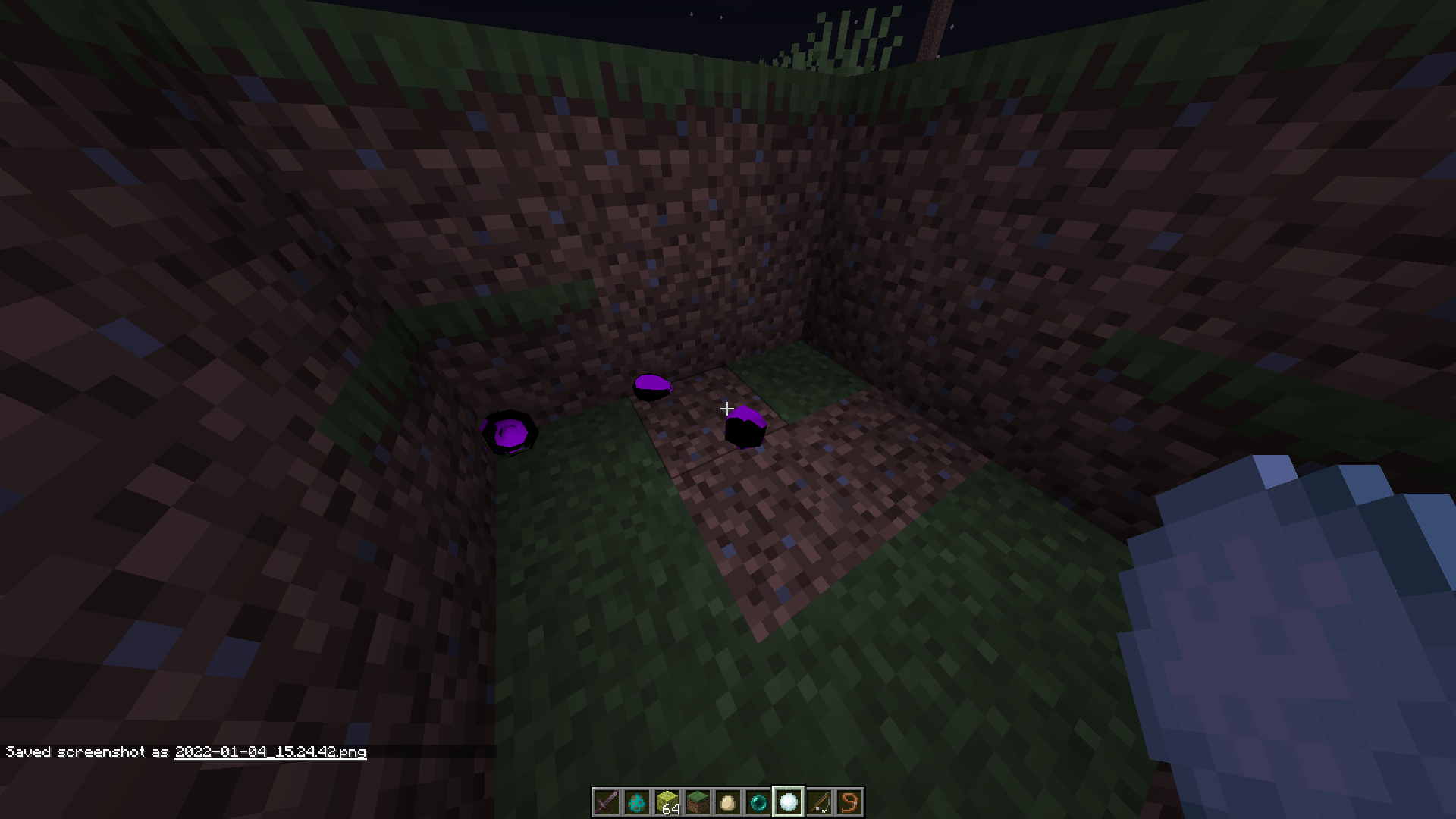Screen dimensions: 1456x819
Task: Click the crosshair in the screen center
Action: [727, 409]
